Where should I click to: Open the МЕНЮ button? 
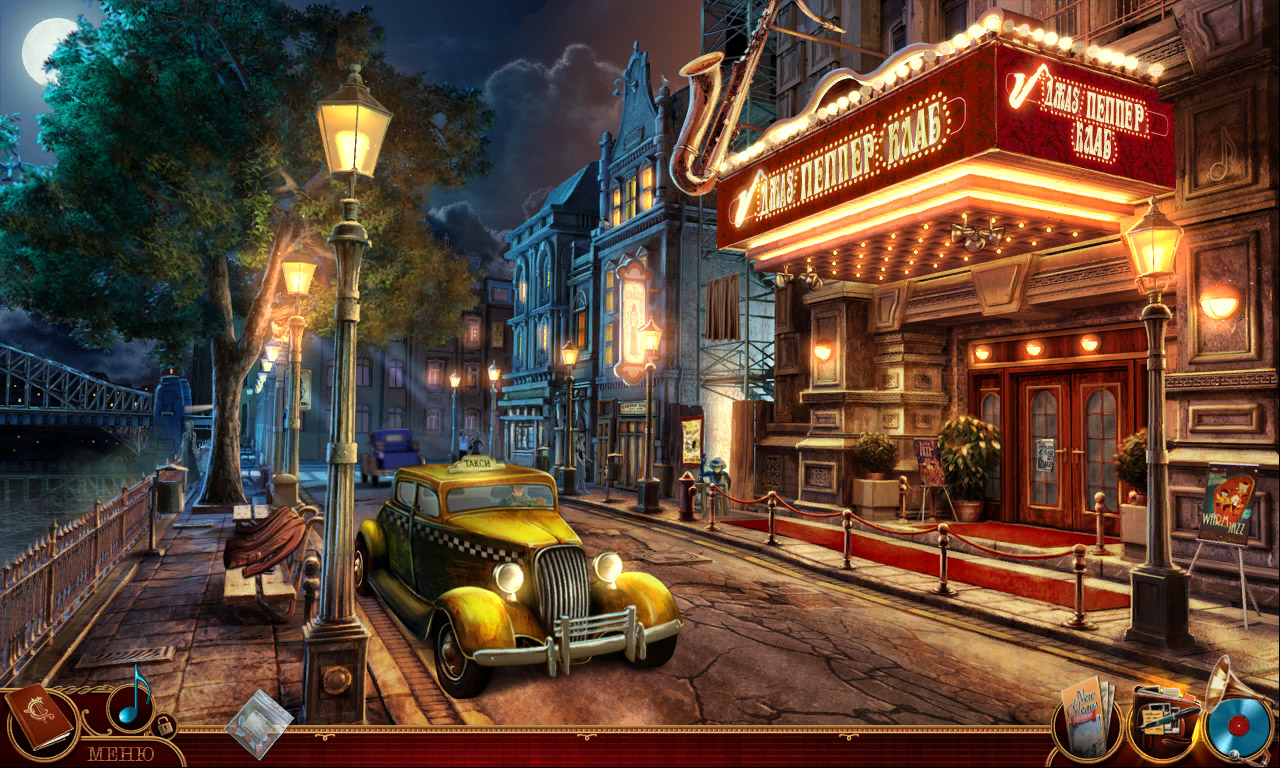tap(120, 753)
